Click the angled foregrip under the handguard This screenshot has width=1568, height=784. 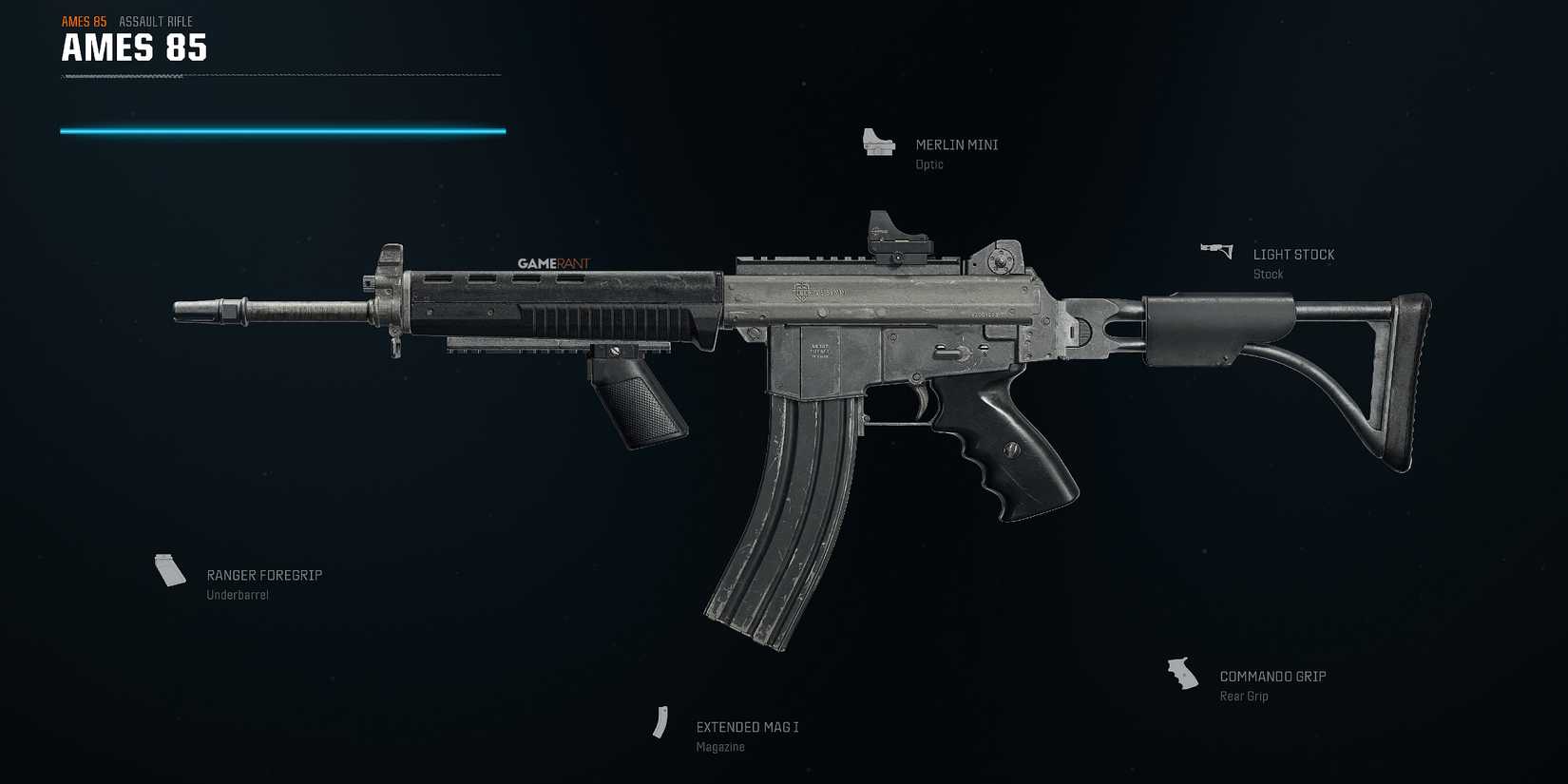tap(639, 399)
